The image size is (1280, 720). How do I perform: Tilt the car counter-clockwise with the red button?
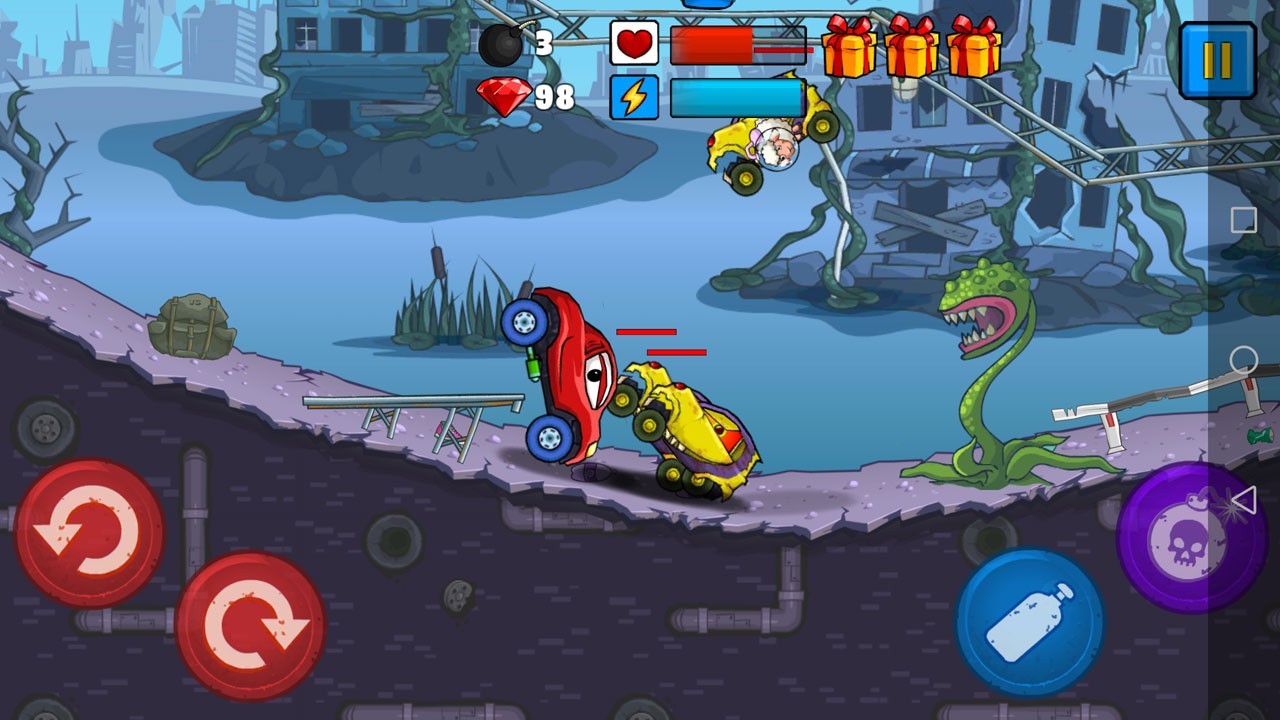pos(90,533)
